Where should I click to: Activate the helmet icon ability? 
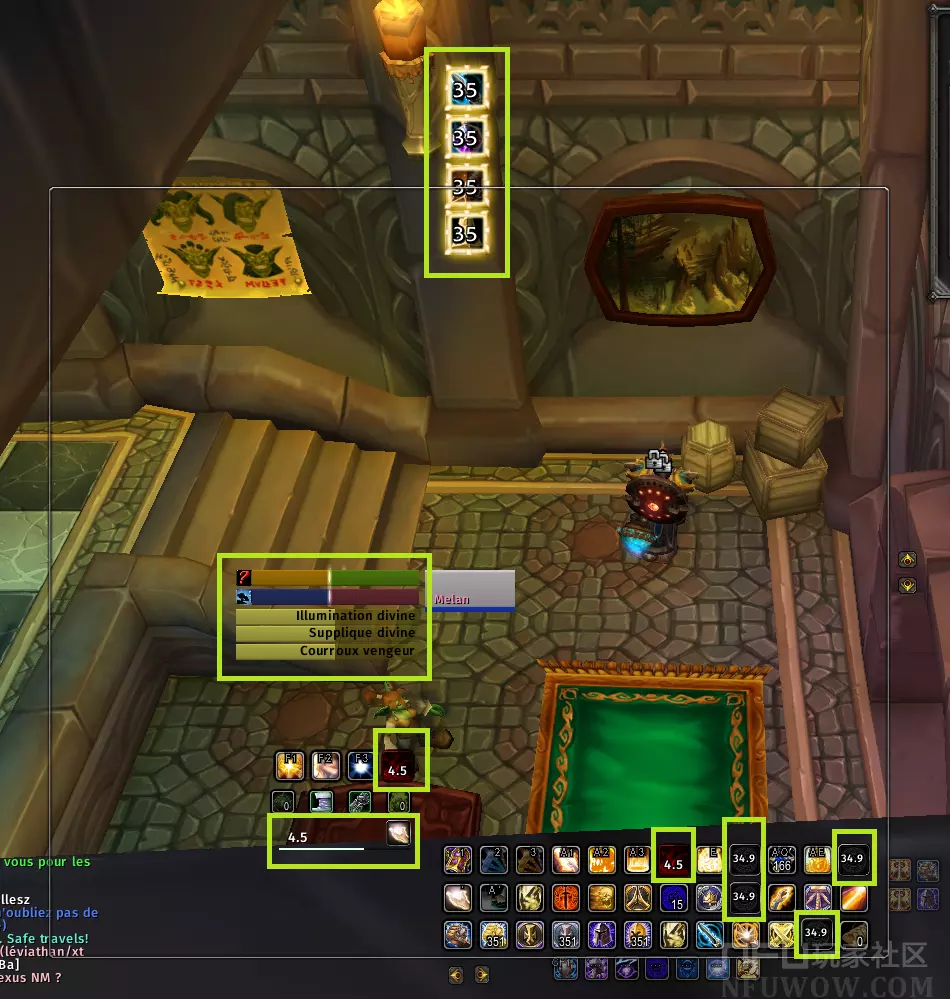pyautogui.click(x=601, y=934)
